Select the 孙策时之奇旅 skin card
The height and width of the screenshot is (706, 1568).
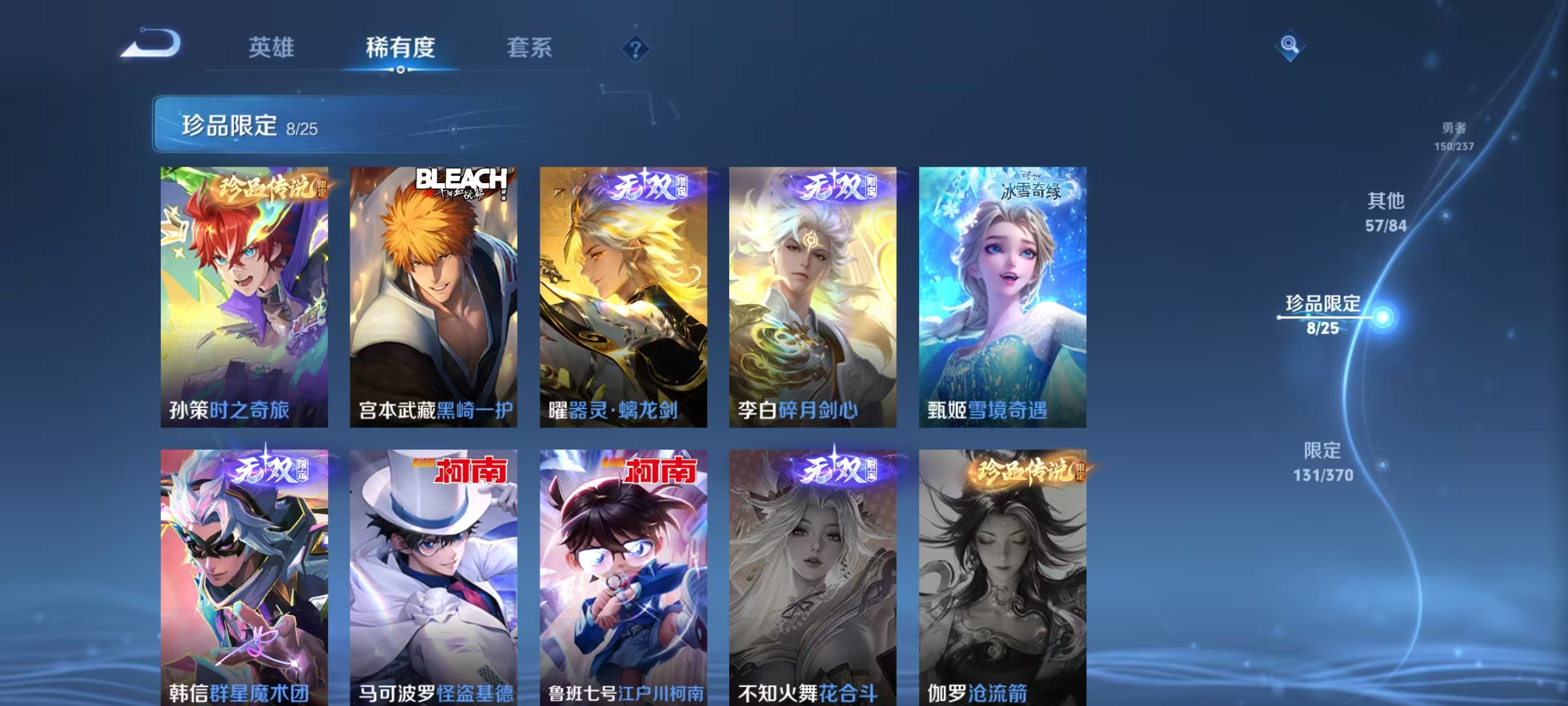[245, 294]
